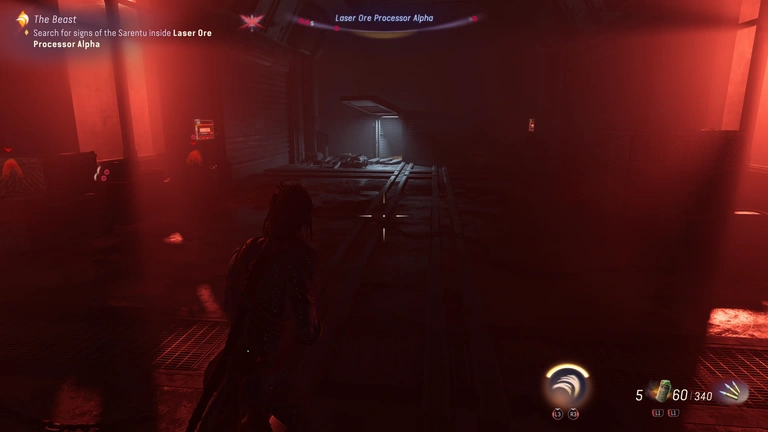Select the green grenade canister icon
The width and height of the screenshot is (768, 432).
click(659, 391)
